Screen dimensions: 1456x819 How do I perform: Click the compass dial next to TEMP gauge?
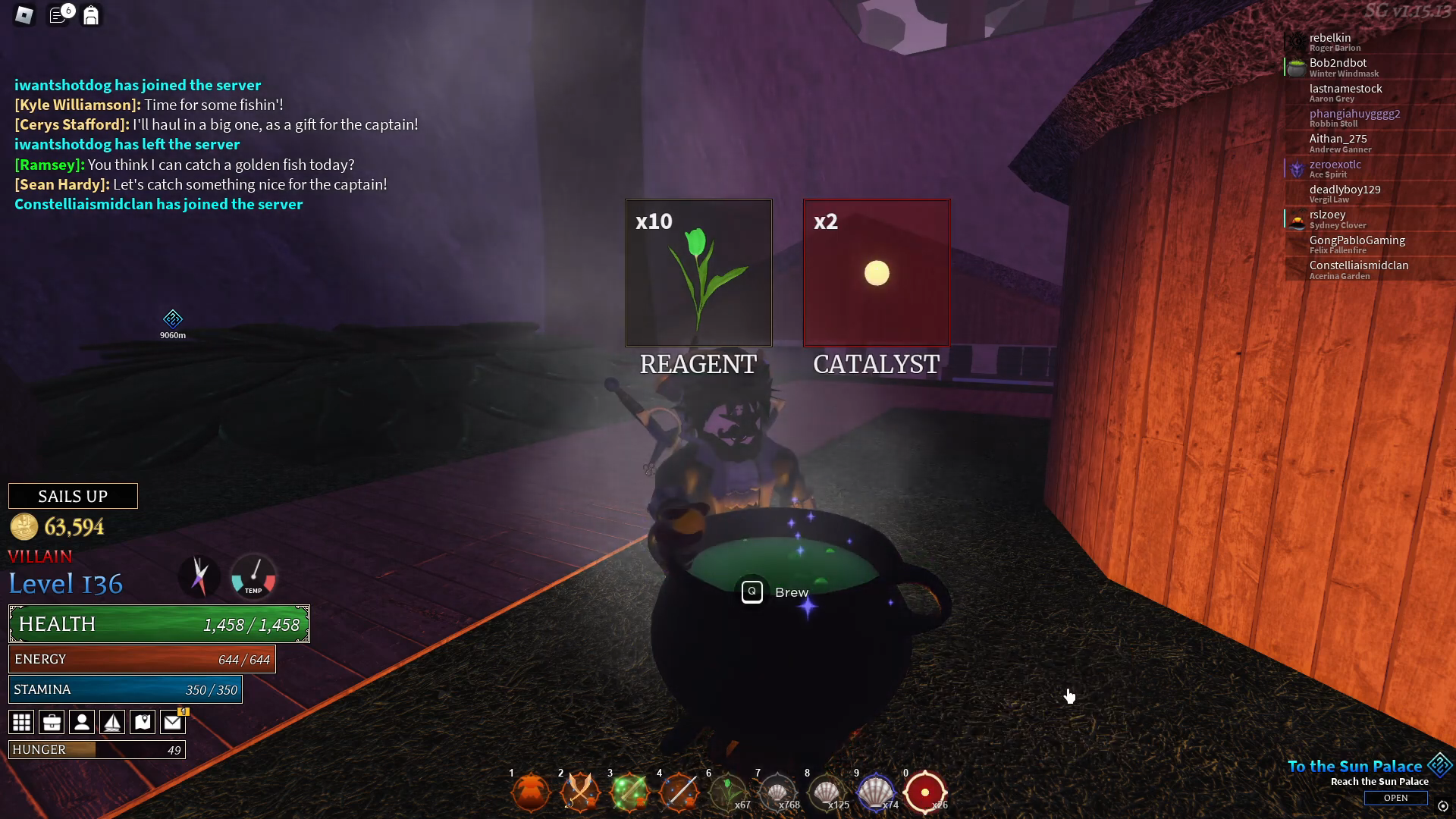coord(199,577)
